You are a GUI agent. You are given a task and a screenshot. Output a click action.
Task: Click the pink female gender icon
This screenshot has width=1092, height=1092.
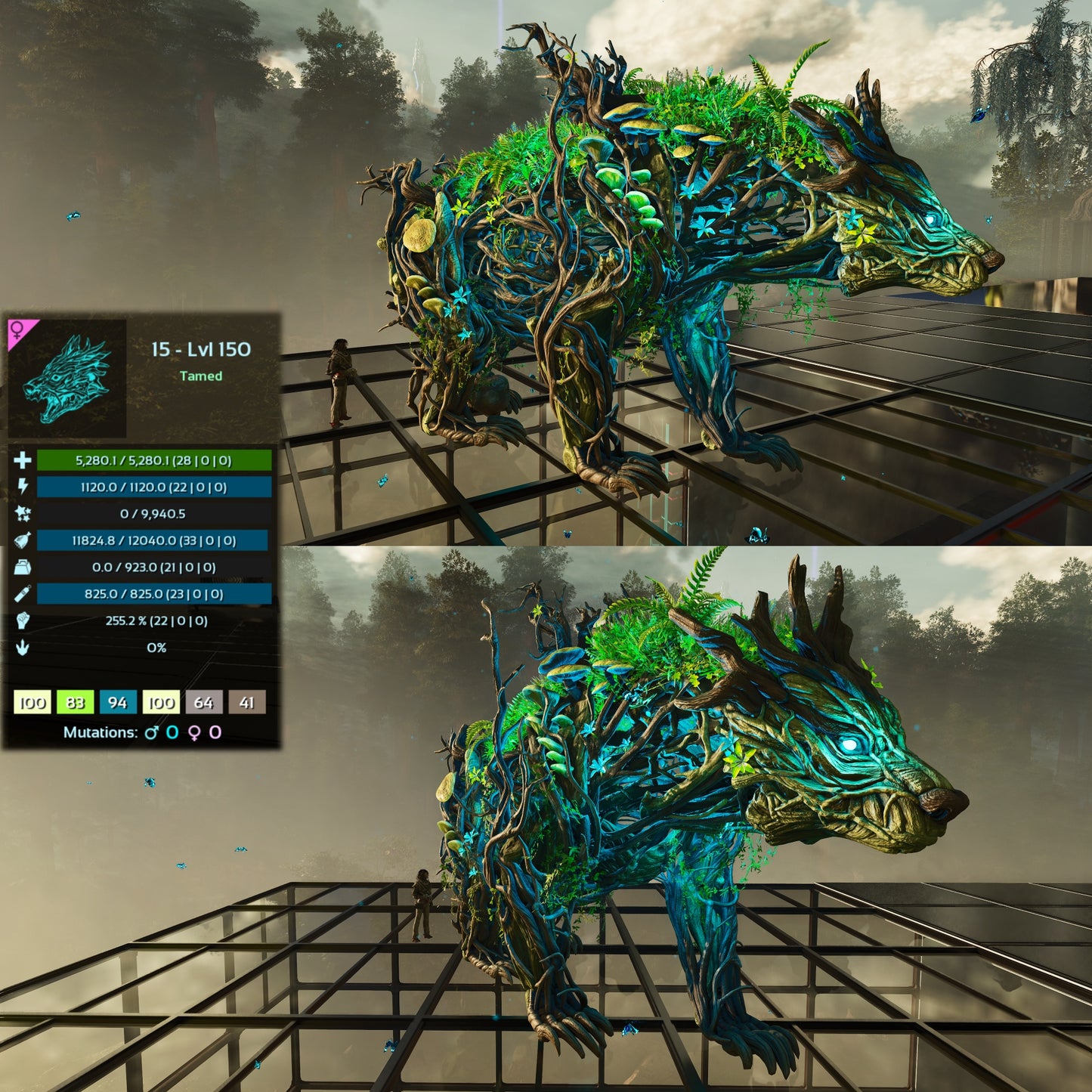(x=17, y=329)
